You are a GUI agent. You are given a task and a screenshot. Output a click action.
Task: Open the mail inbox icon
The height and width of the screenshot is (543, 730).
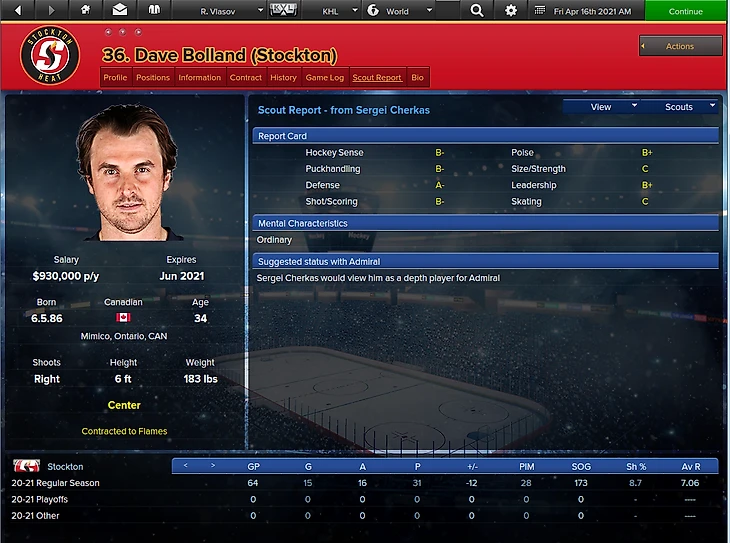(120, 10)
